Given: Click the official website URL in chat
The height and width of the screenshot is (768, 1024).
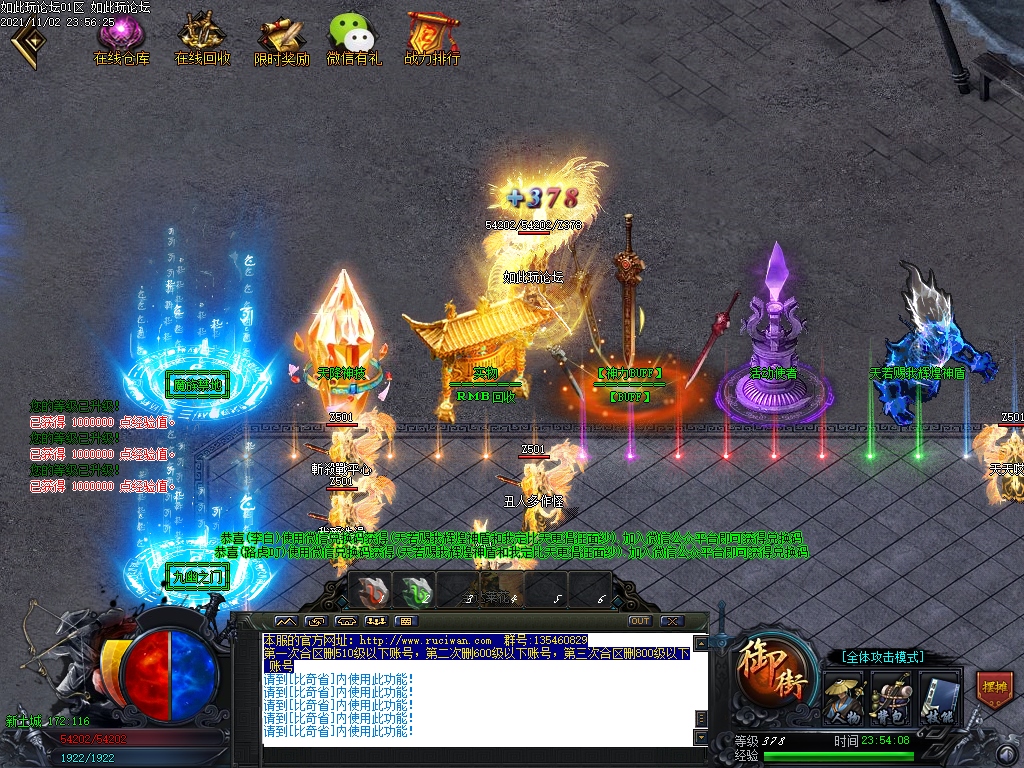Looking at the screenshot, I should 425,640.
